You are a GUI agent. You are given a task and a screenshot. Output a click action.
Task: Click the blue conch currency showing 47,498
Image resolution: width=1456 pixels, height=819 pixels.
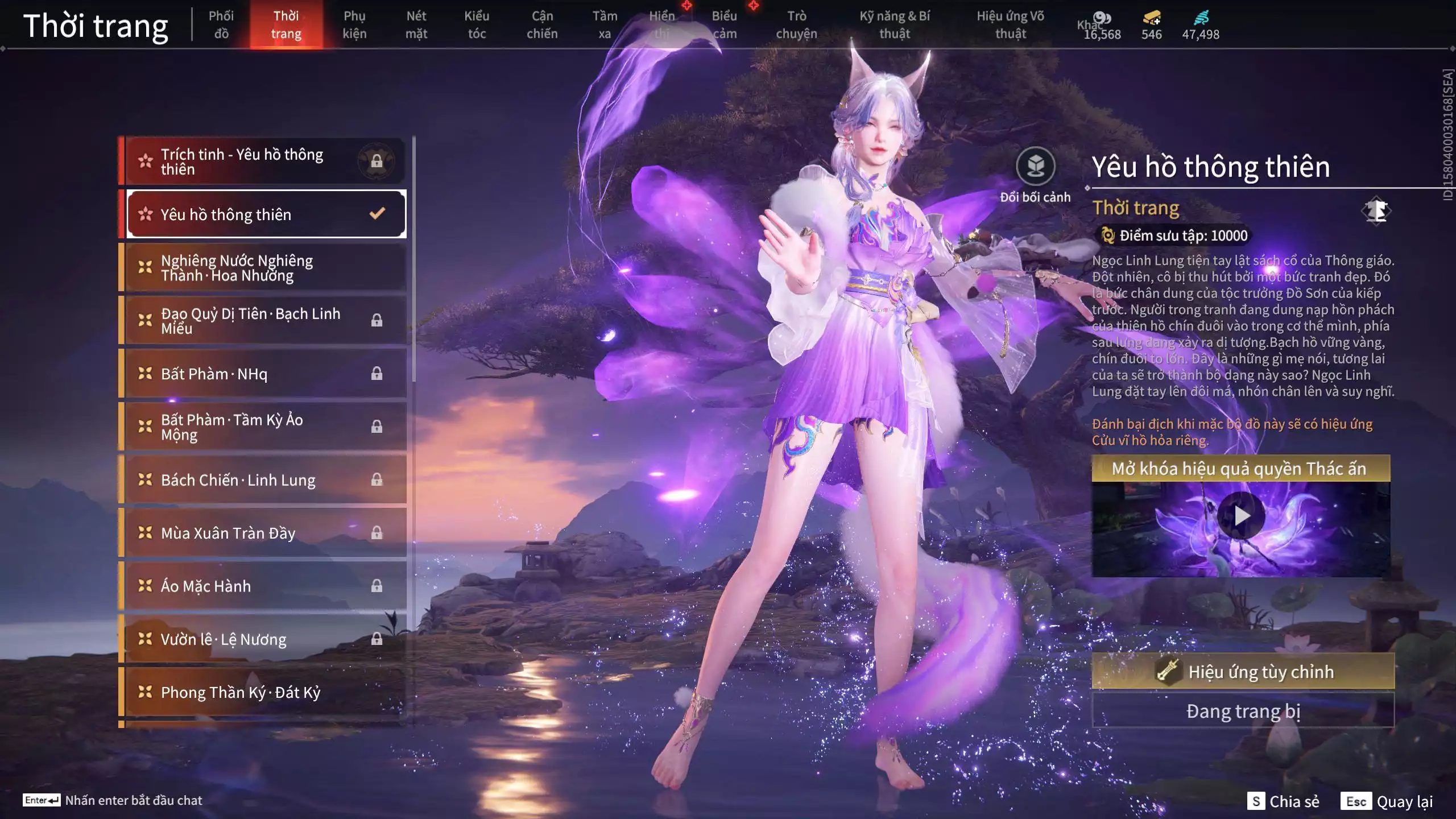click(1200, 18)
